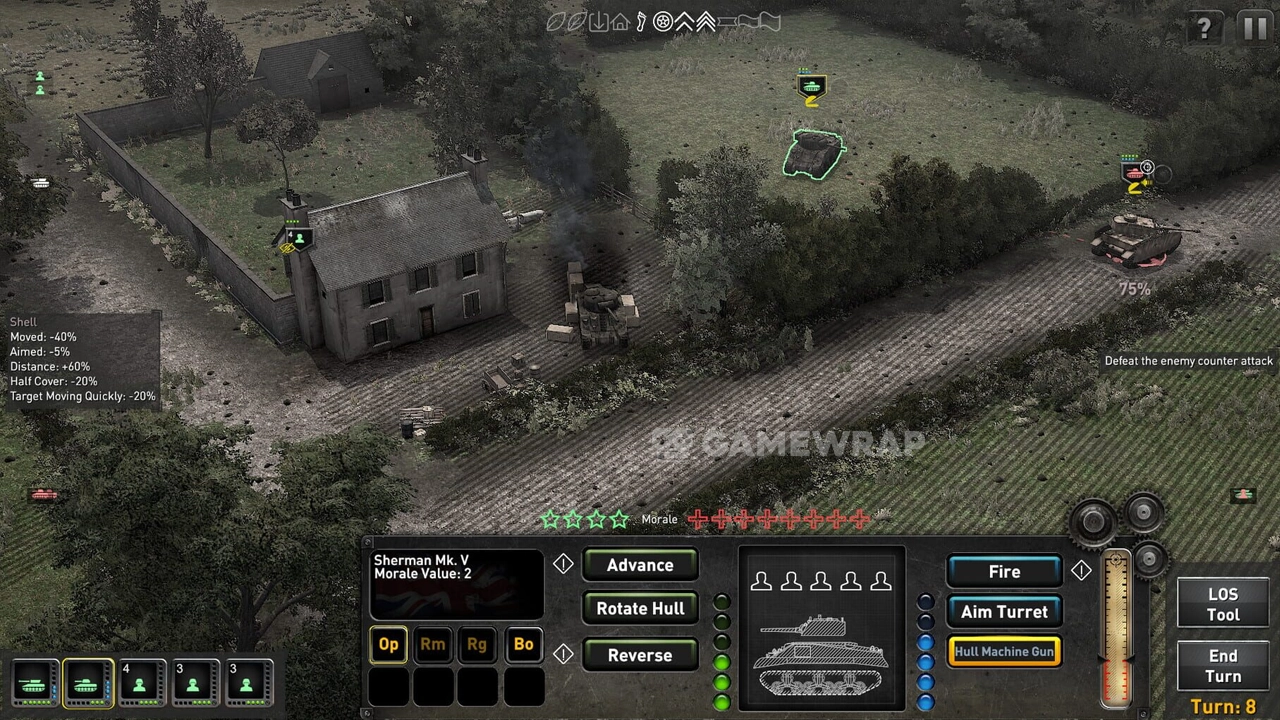Click the selected Sherman's map marker icon
1280x720 pixels.
click(x=811, y=88)
